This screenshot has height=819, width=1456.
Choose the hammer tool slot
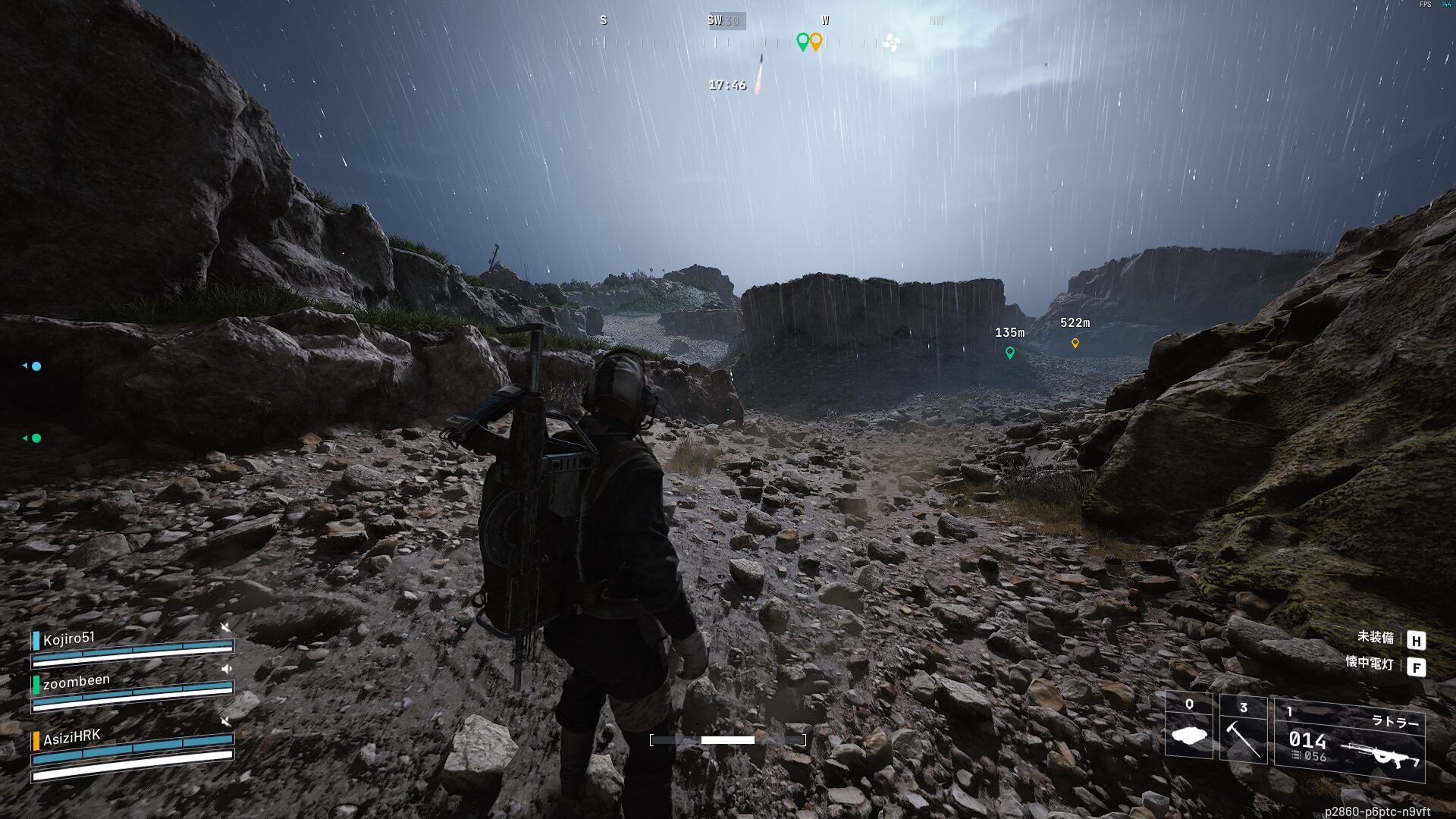(x=1243, y=728)
